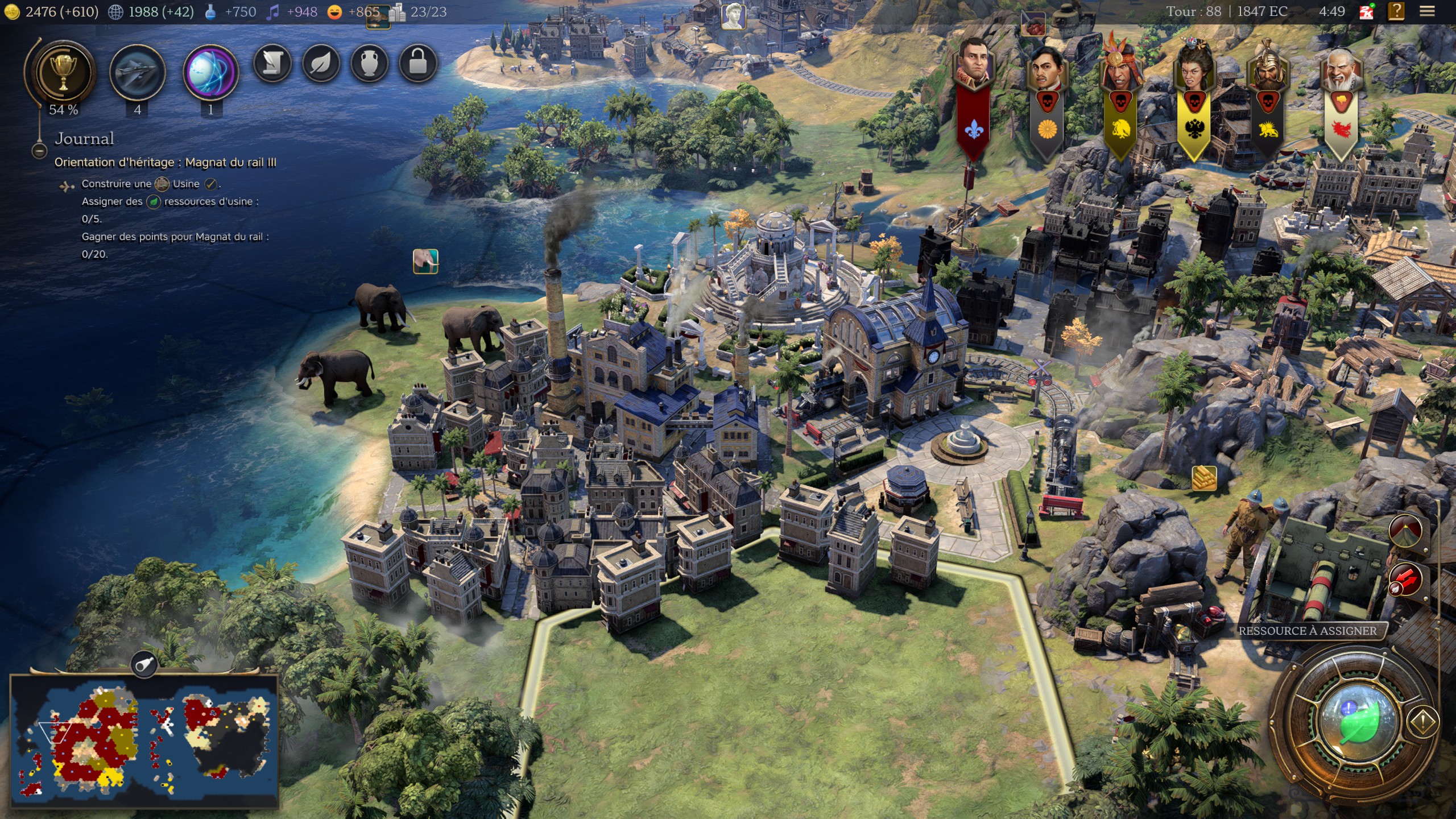Select the Magnat du rail III objective
Screen dimensions: 1456x819
tap(165, 163)
